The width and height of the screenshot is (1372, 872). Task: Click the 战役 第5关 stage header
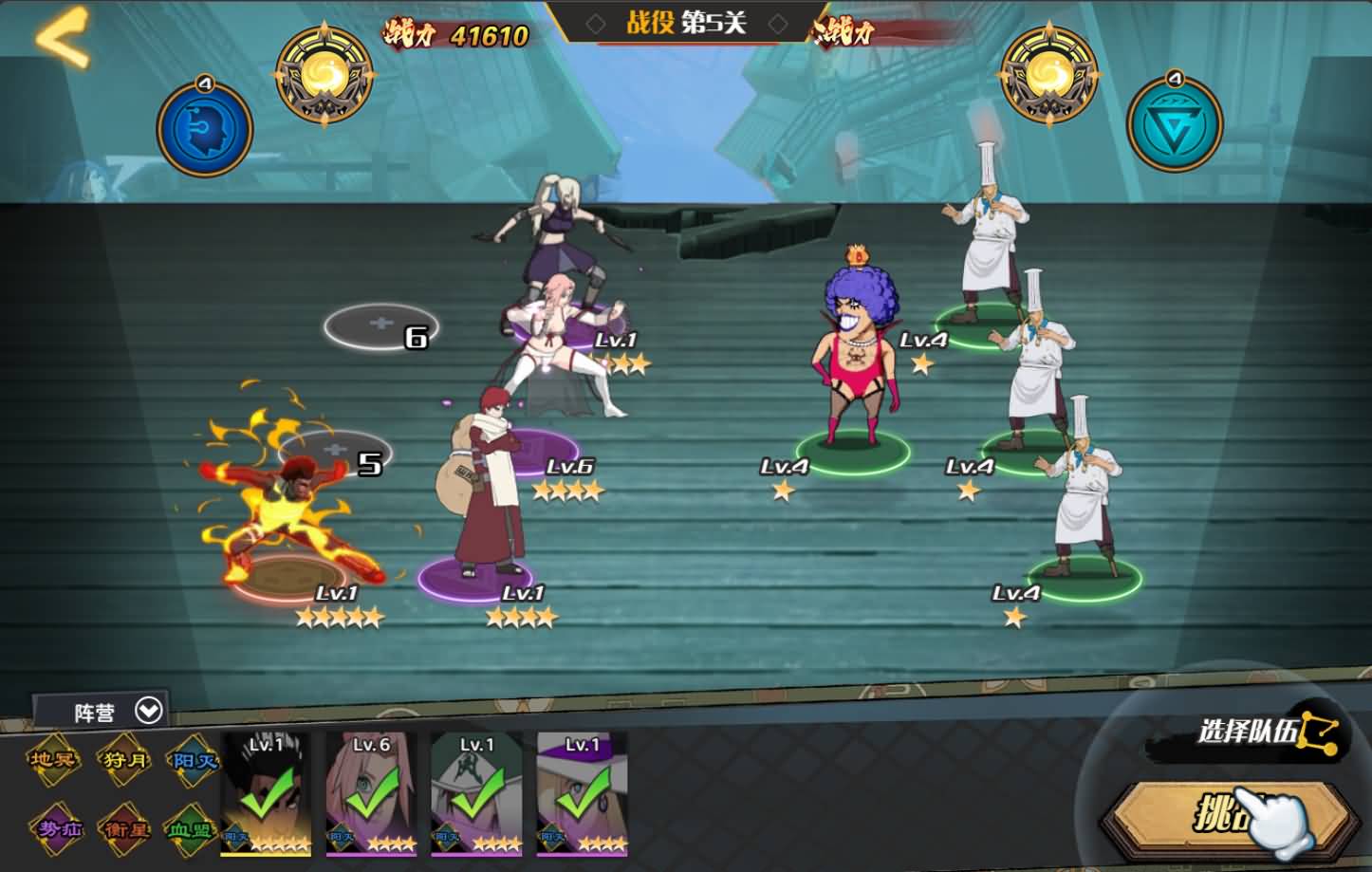(686, 23)
